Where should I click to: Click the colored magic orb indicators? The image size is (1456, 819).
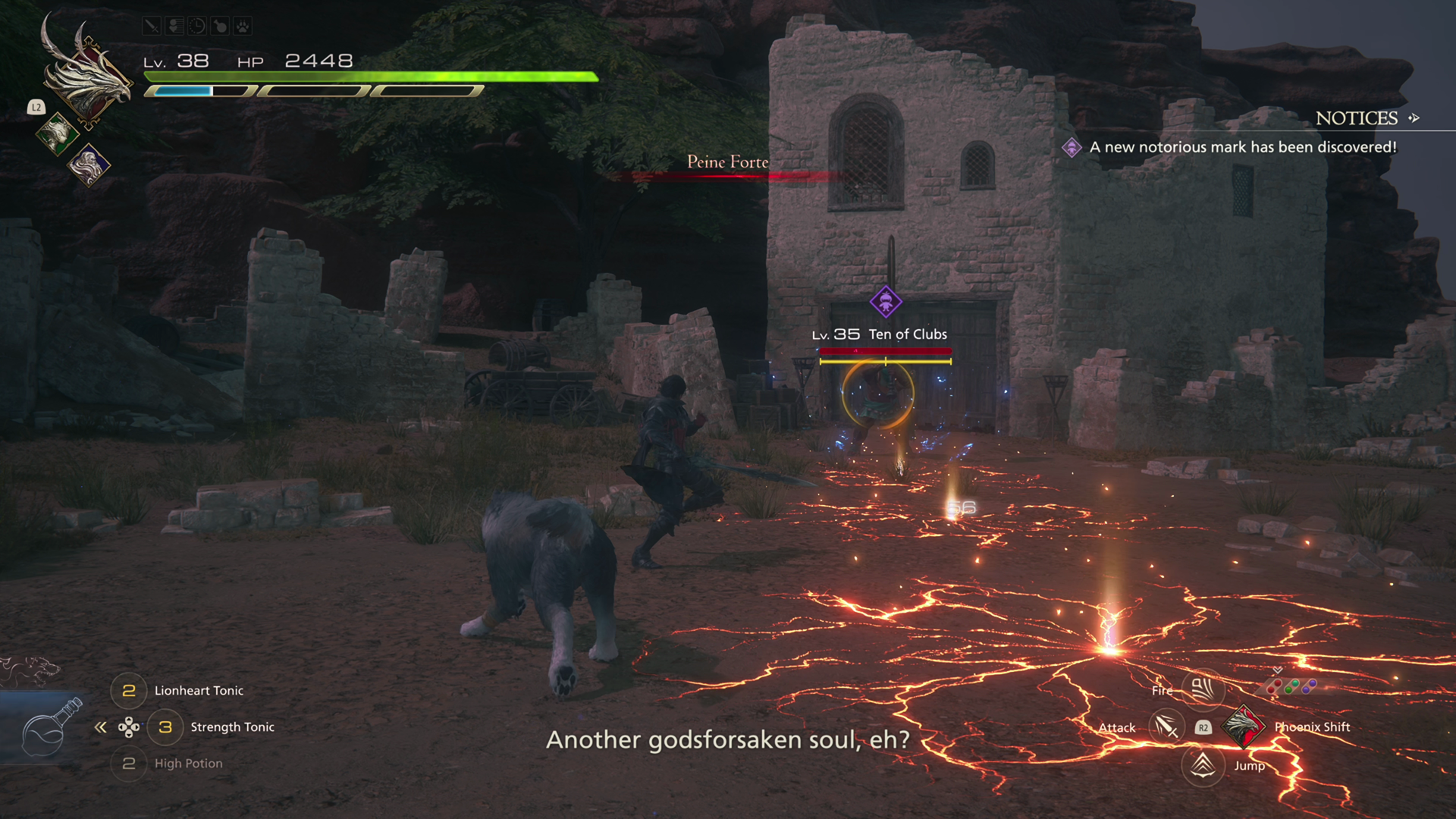(x=1291, y=686)
